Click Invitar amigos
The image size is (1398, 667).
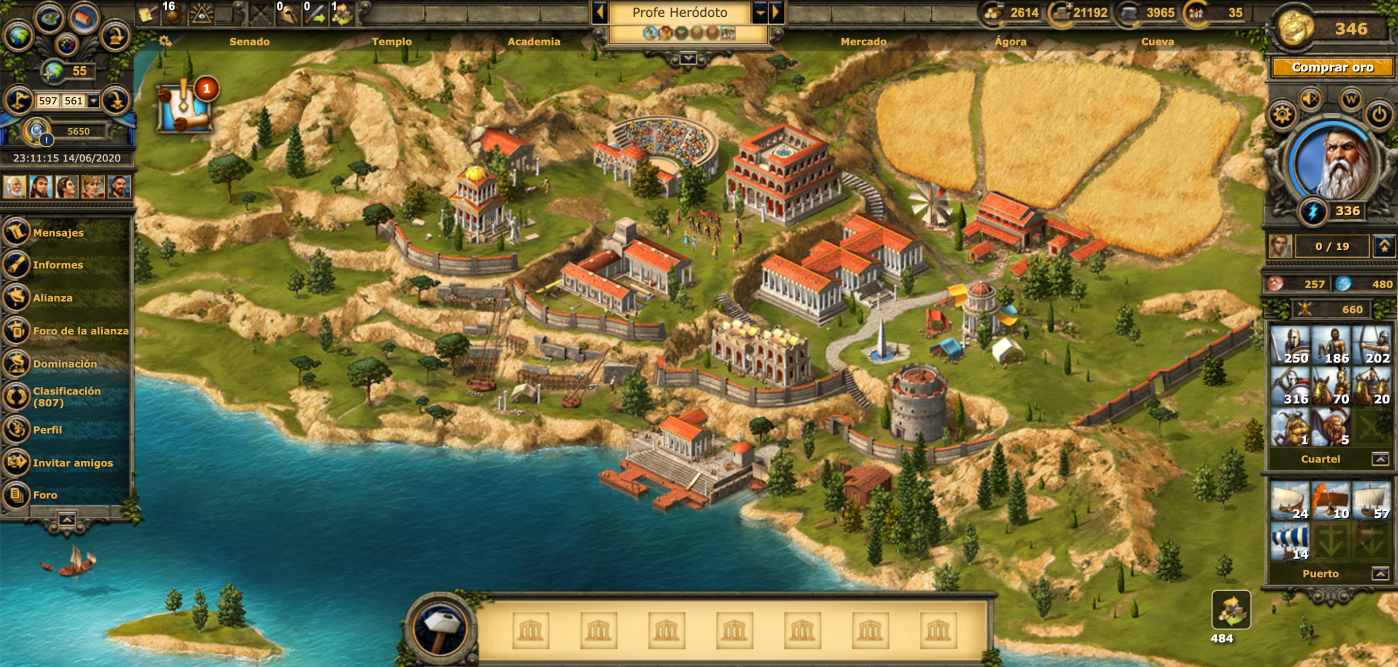pos(72,463)
